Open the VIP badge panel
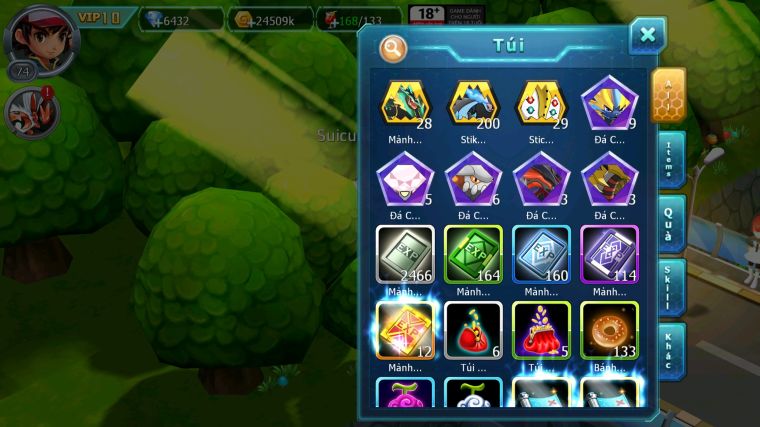Viewport: 760px width, 427px height. [100, 18]
